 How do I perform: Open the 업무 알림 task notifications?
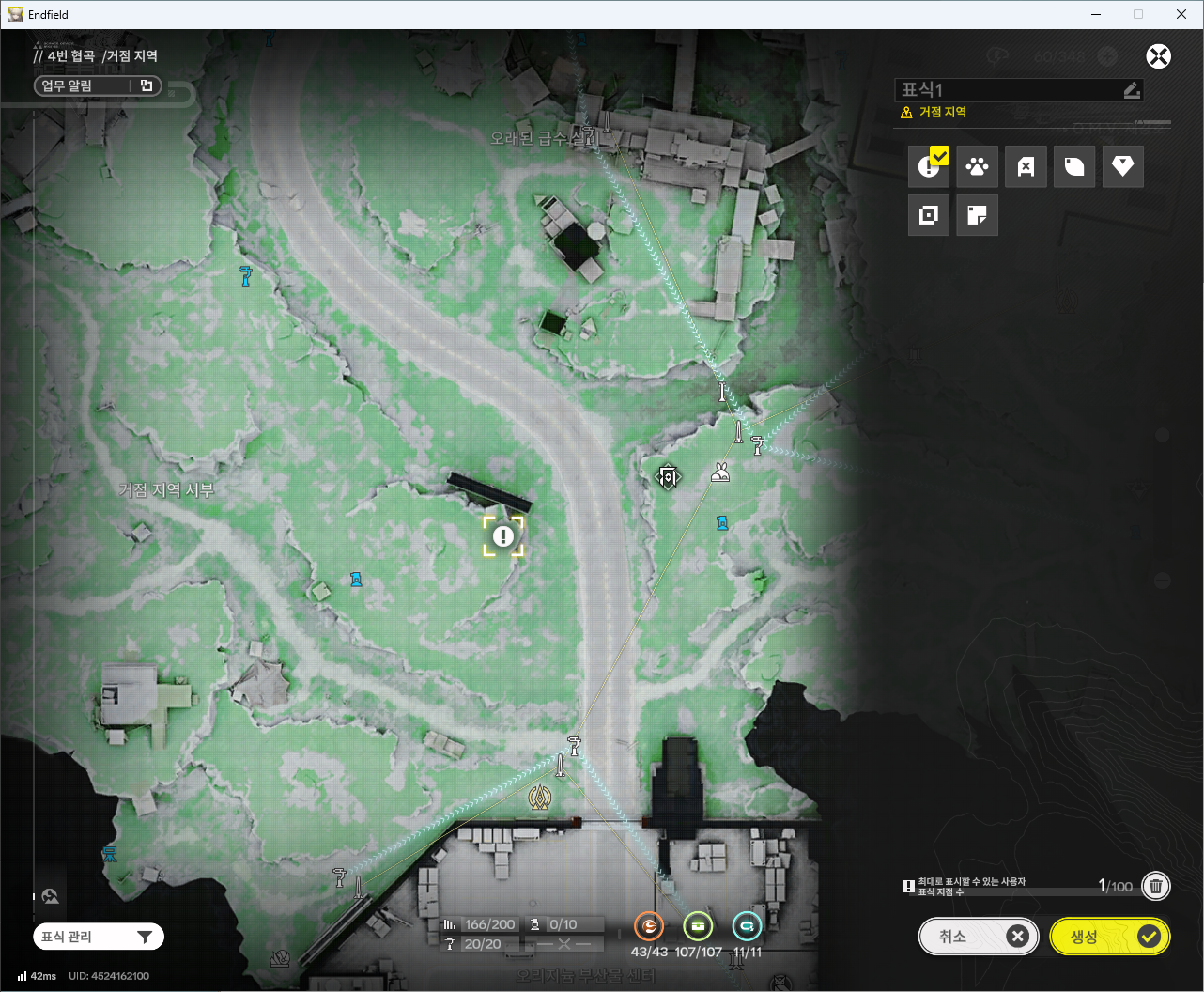coord(97,86)
